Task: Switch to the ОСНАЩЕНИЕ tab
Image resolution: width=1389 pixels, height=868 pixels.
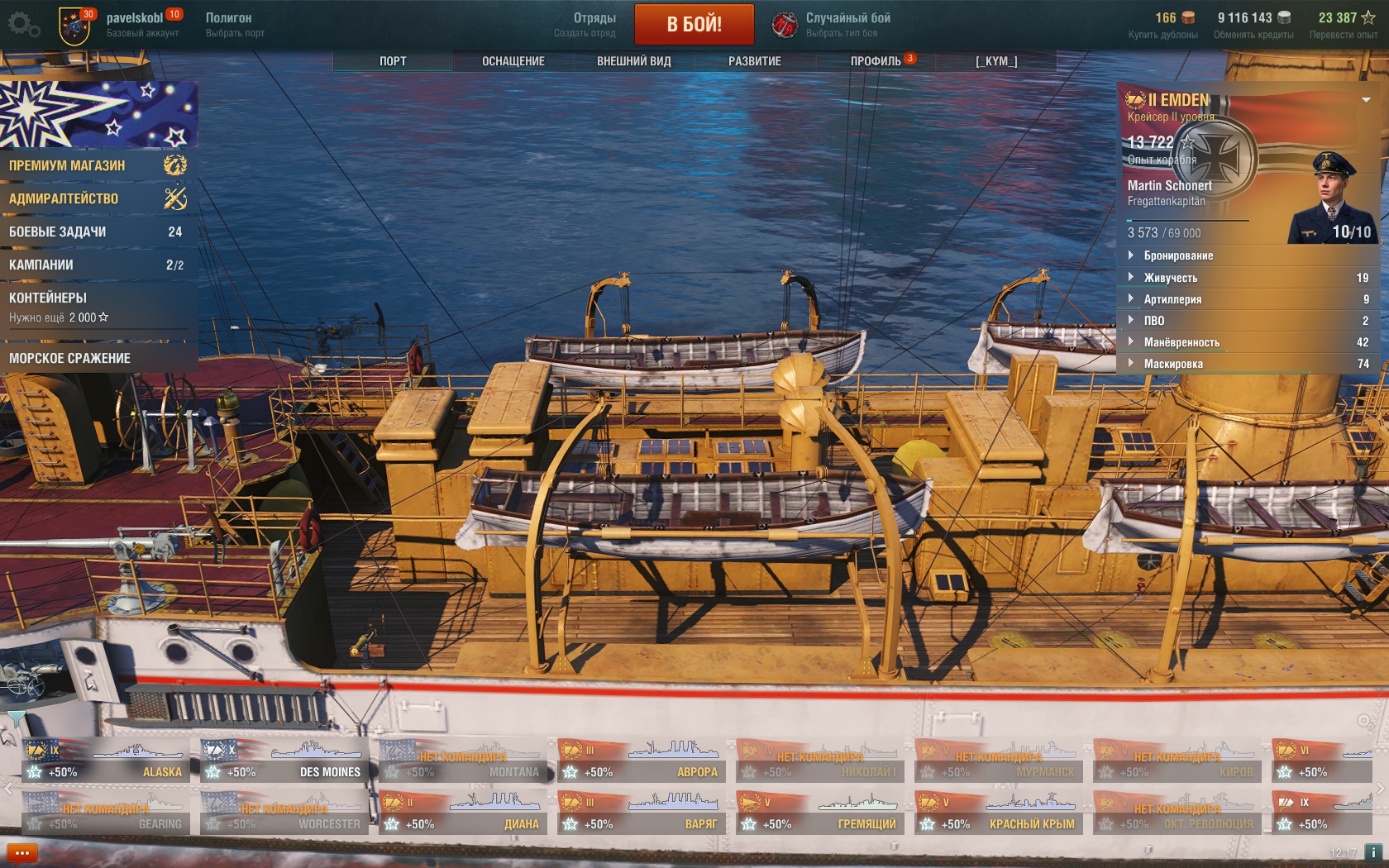Action: 513,61
